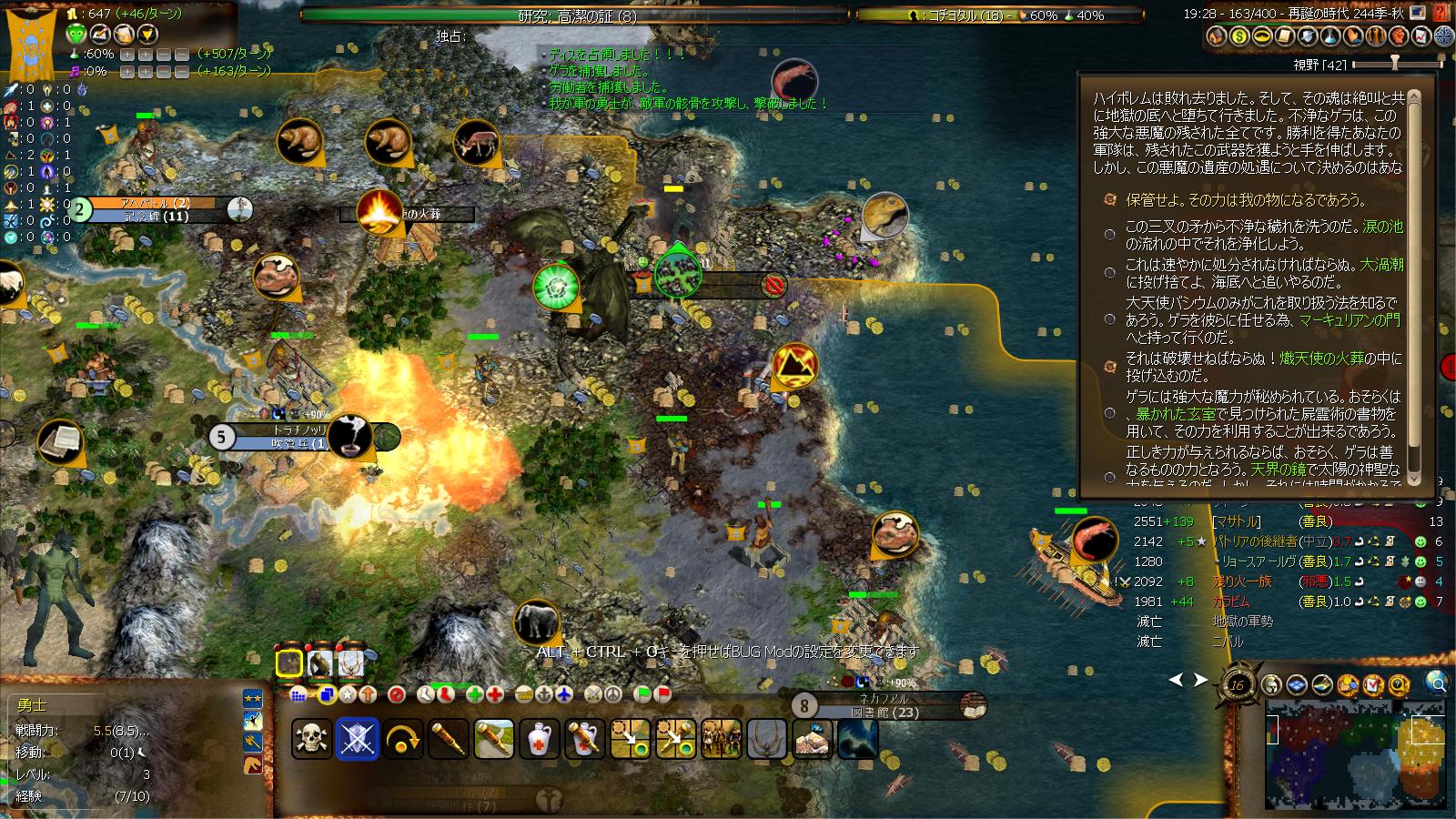This screenshot has height=819, width=1456.
Task: Adjust the field of view slider
Action: 1394,65
